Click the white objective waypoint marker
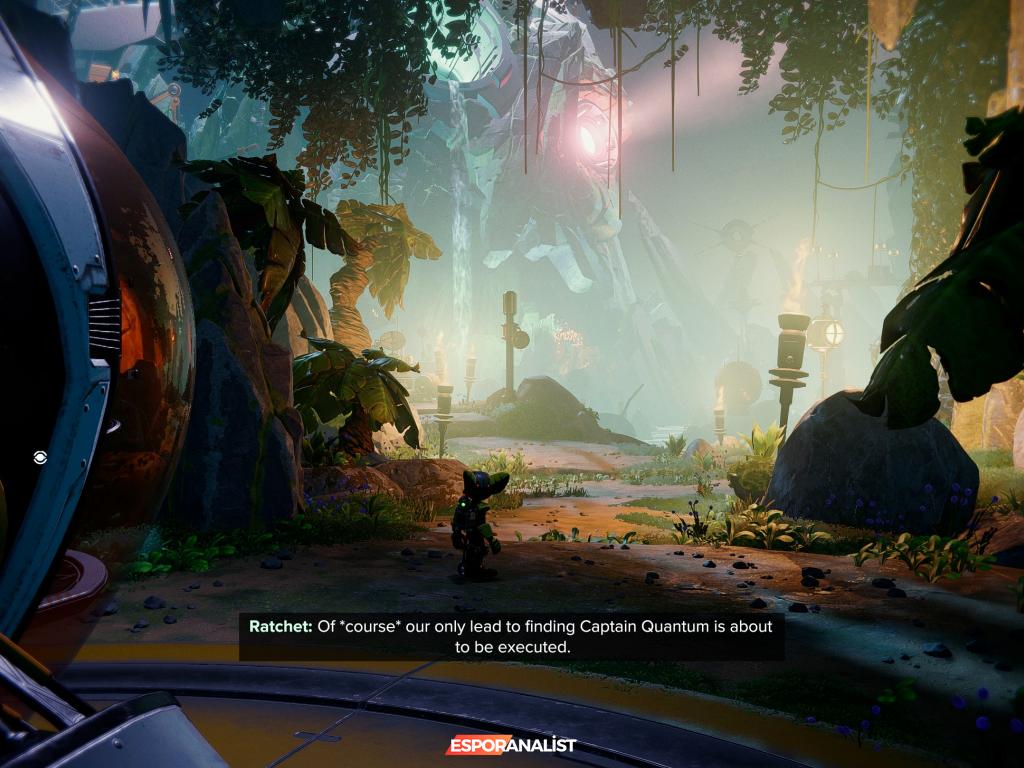This screenshot has height=768, width=1024. 39,457
